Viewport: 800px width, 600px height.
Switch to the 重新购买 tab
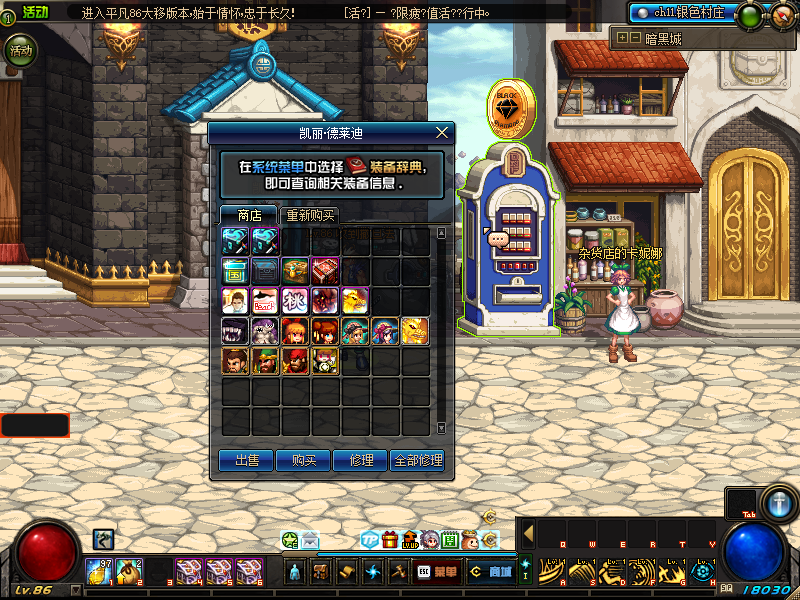click(310, 215)
